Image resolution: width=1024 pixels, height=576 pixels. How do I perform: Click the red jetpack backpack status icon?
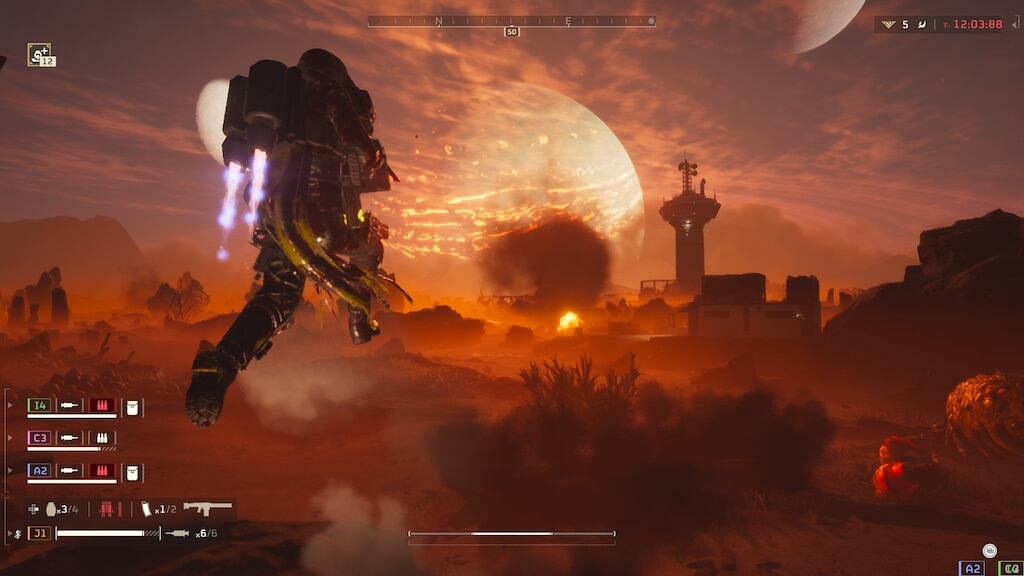106,509
